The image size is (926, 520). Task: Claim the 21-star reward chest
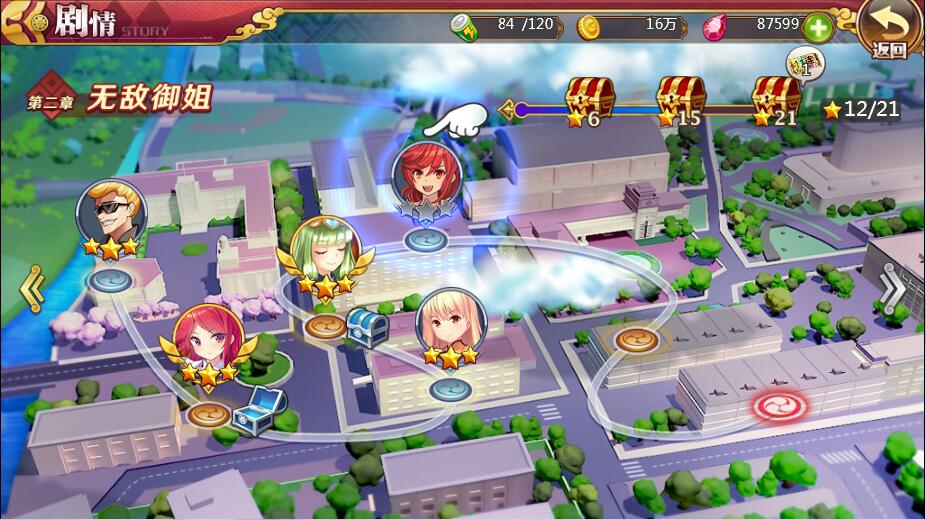777,99
